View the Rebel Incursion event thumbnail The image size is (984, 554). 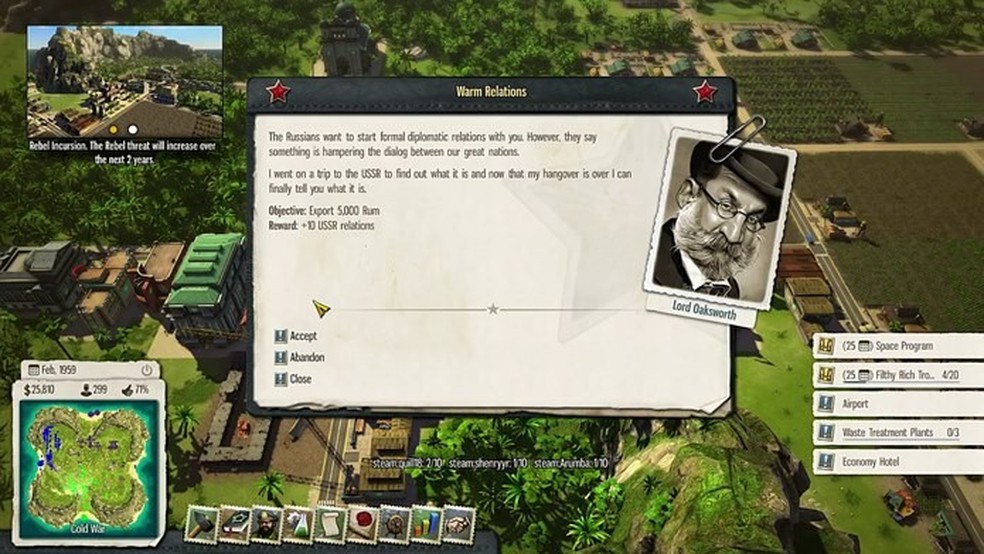(124, 81)
